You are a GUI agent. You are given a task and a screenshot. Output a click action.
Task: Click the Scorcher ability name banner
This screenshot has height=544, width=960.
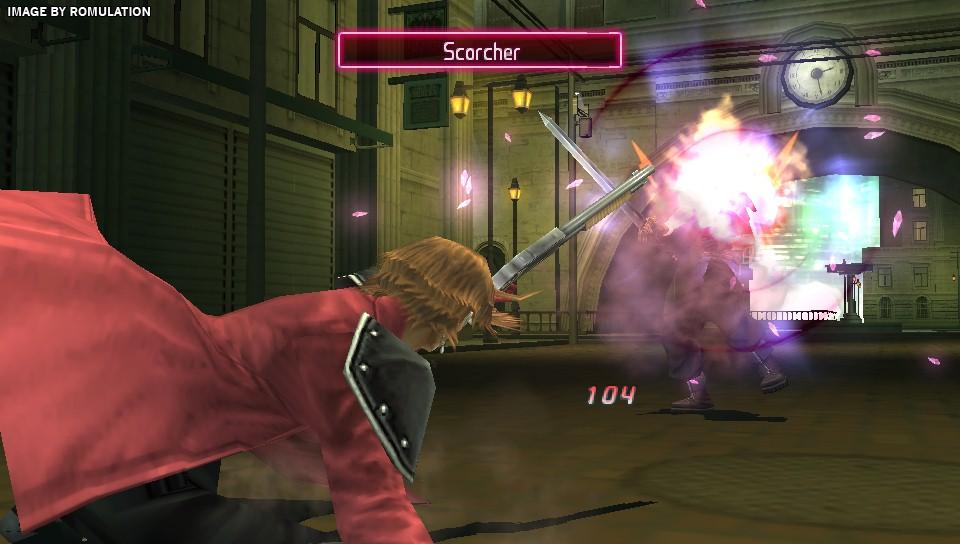480,51
